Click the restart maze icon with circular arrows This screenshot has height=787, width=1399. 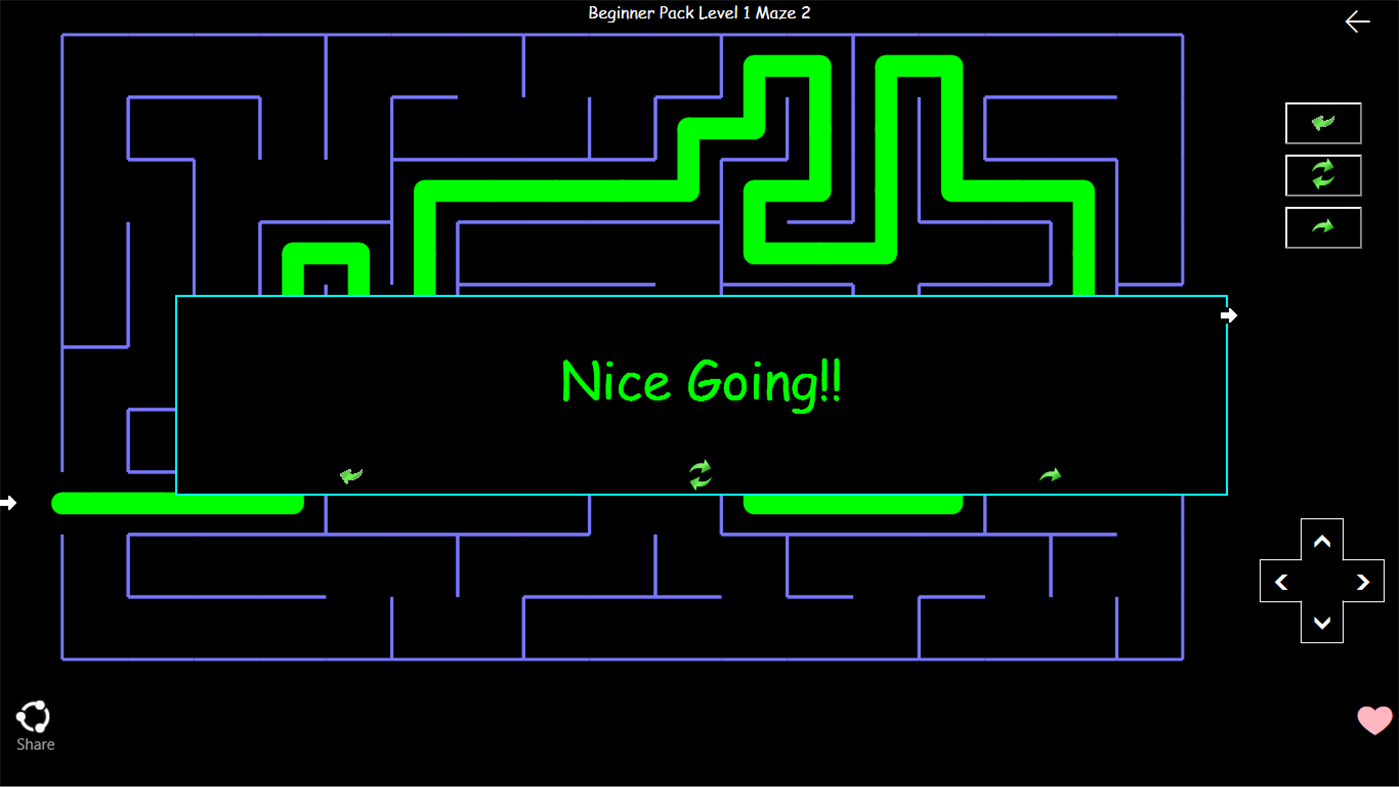tap(1323, 175)
